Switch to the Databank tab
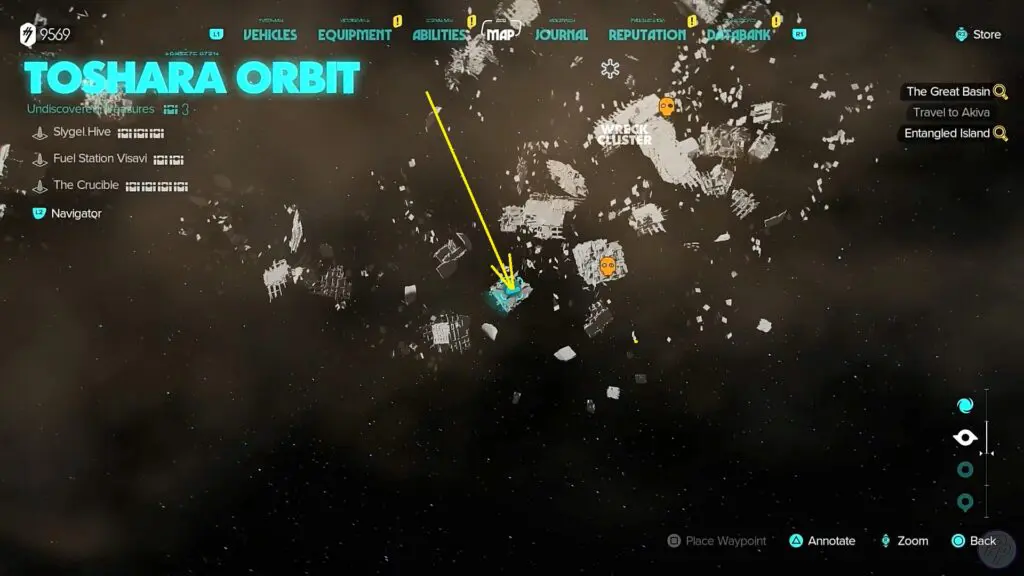Image resolution: width=1024 pixels, height=576 pixels. [744, 35]
